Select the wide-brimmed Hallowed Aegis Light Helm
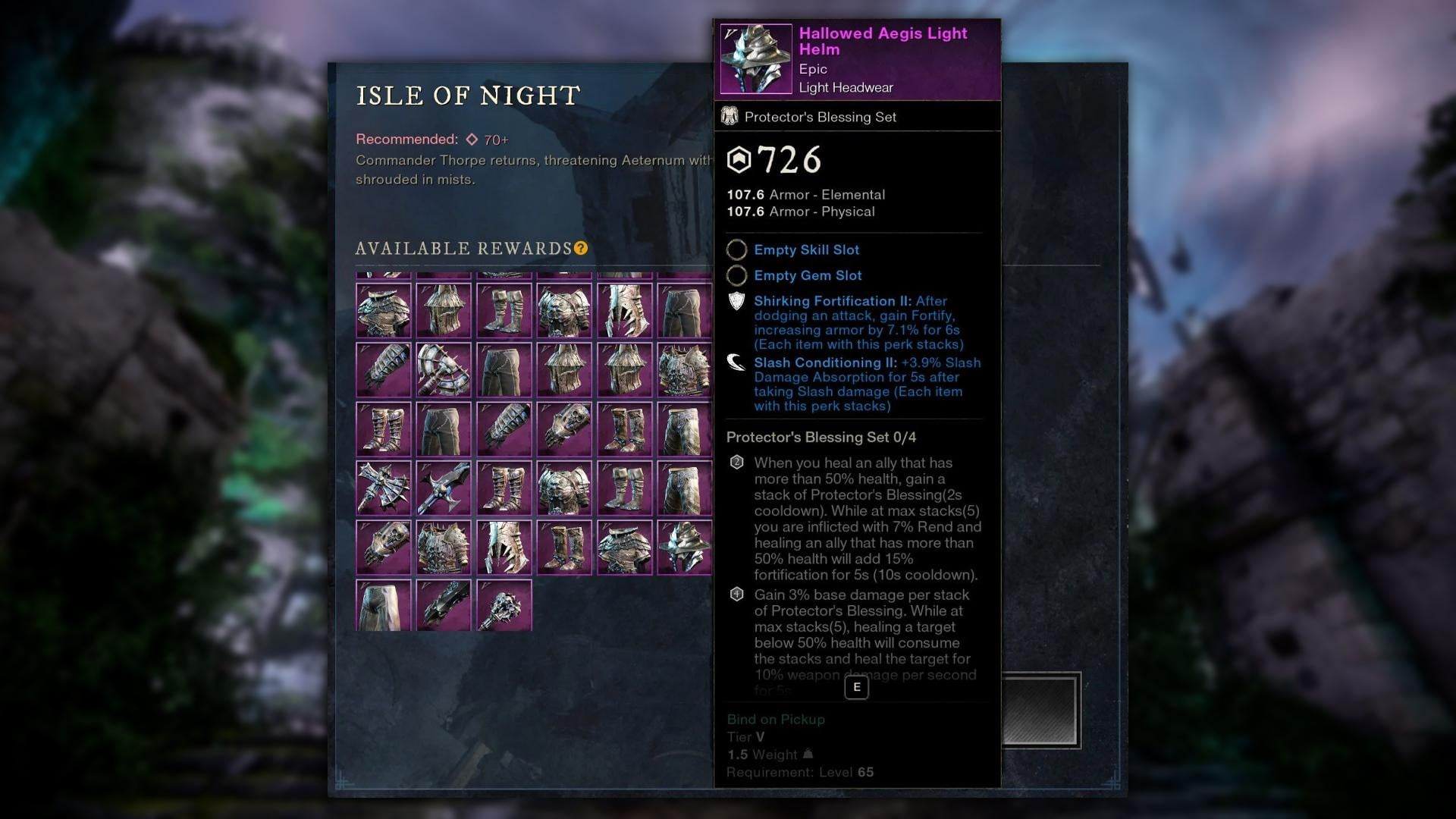The height and width of the screenshot is (819, 1456). click(684, 547)
